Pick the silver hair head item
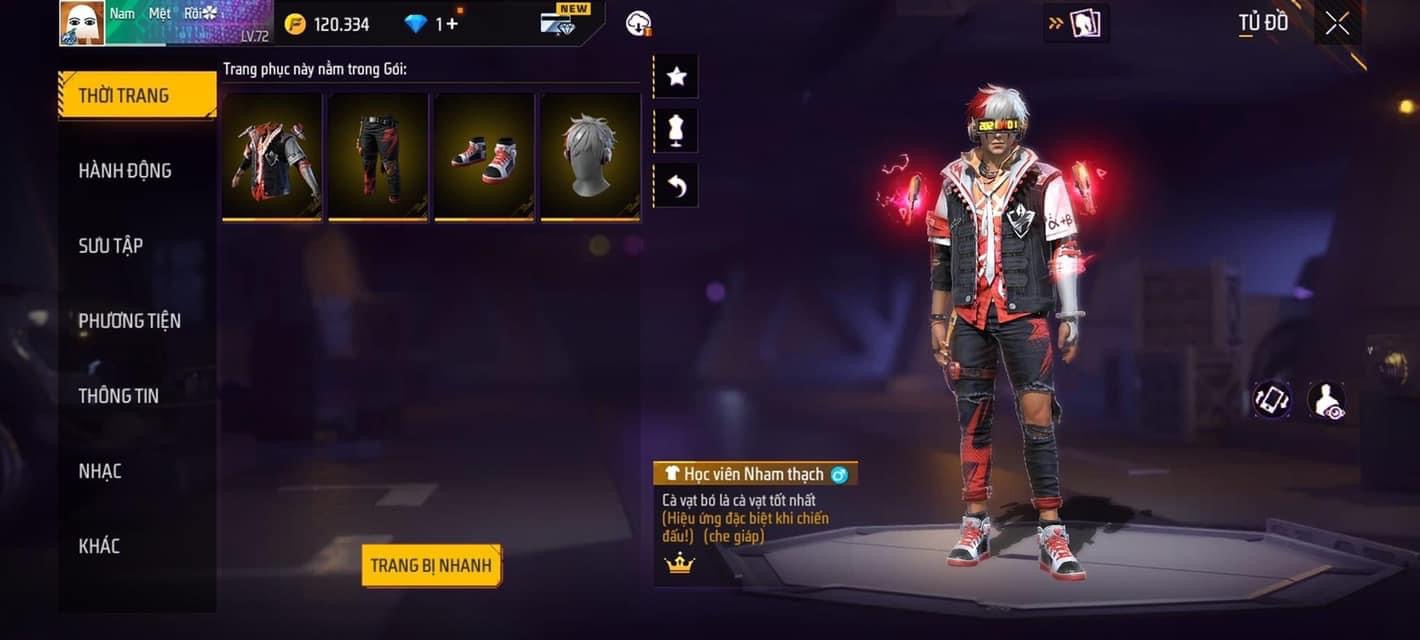The image size is (1420, 640). (590, 156)
